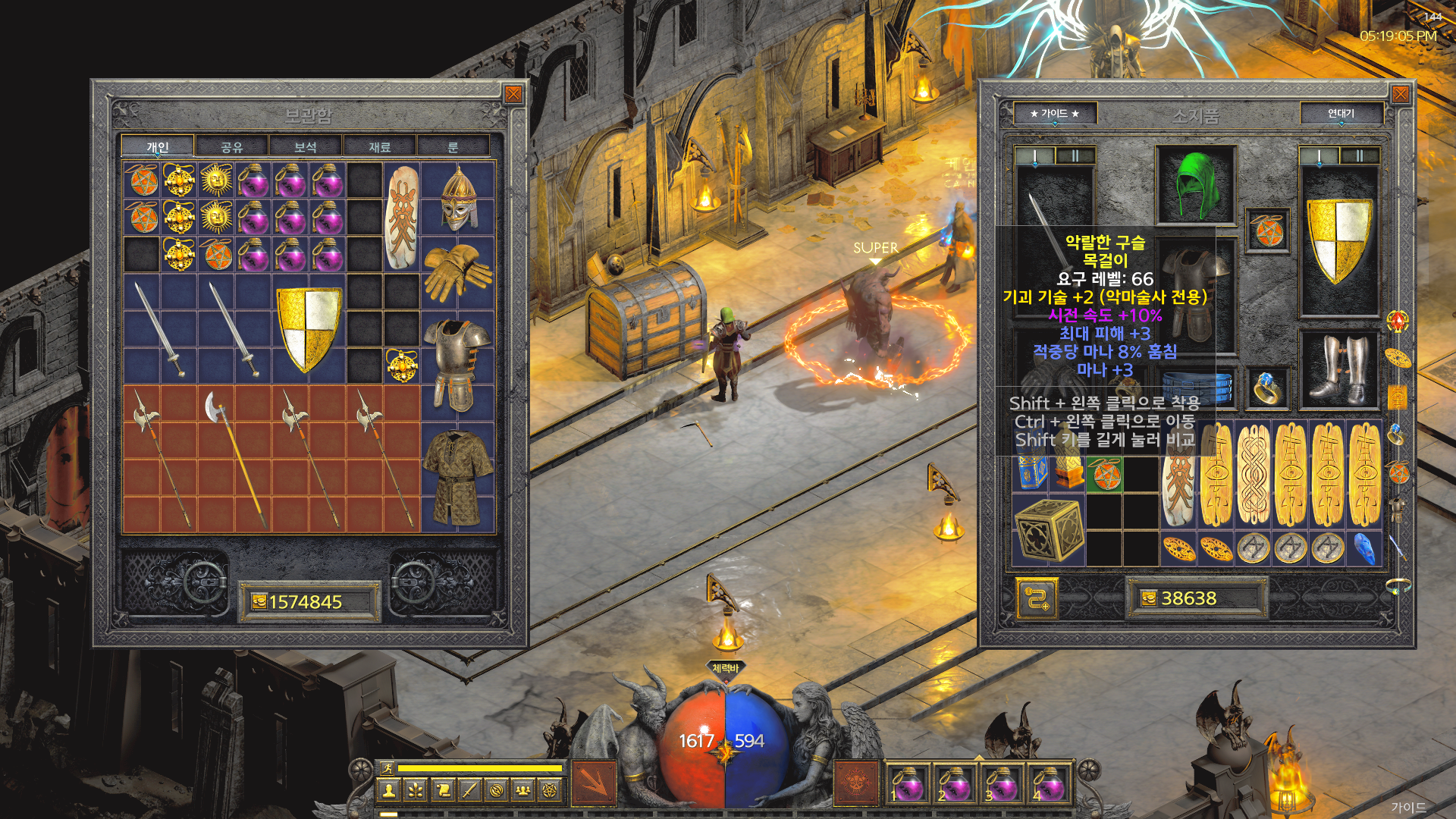The image size is (1456, 819).
Task: Close the stash window
Action: point(513,94)
